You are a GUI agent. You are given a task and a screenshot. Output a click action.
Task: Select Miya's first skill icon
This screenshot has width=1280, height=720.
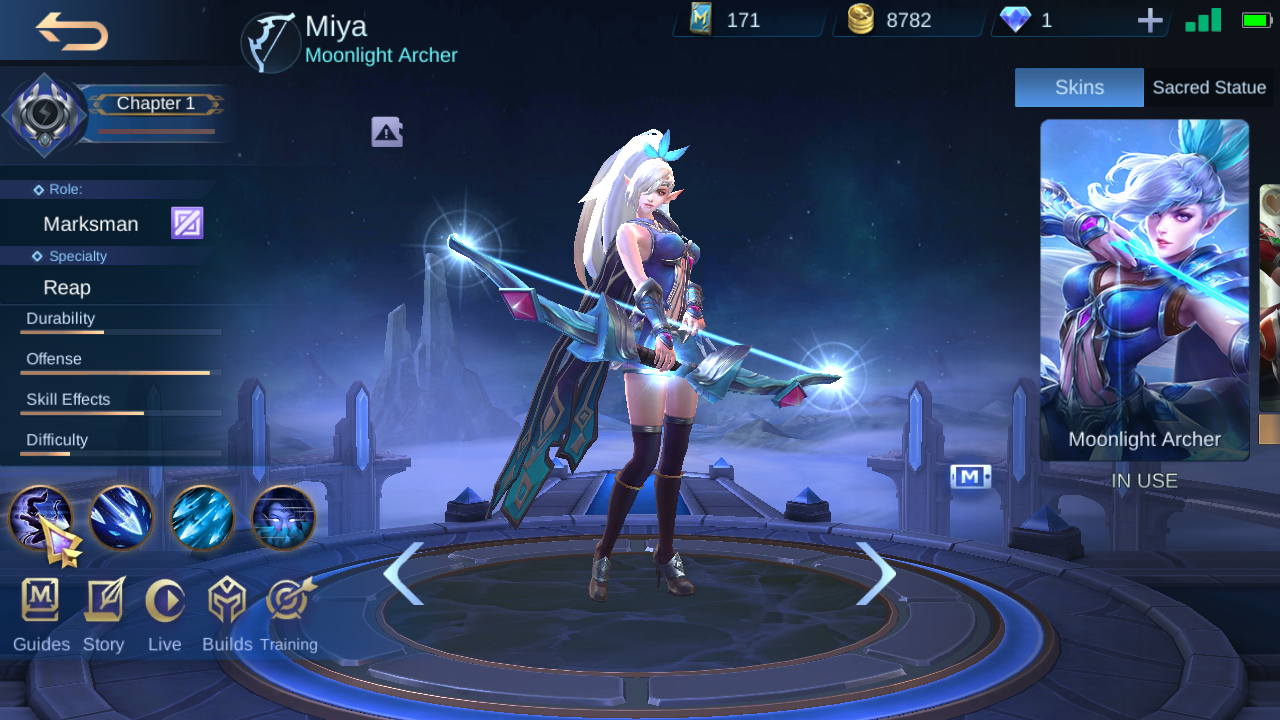pyautogui.click(x=121, y=518)
